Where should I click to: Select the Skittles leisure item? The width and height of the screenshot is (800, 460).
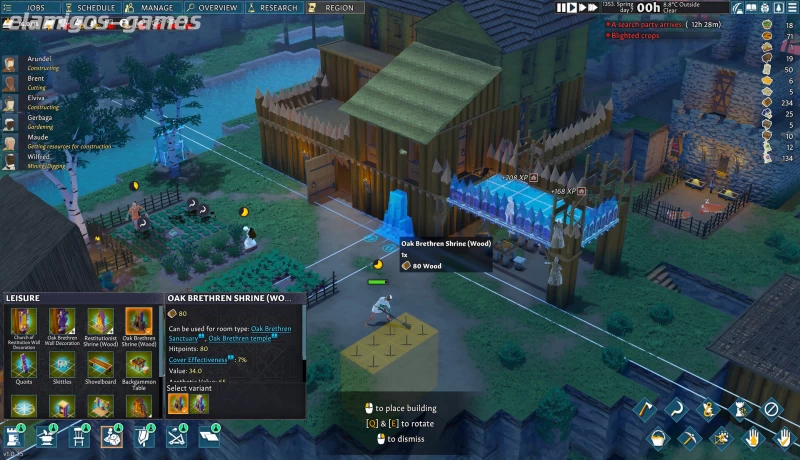coord(62,366)
